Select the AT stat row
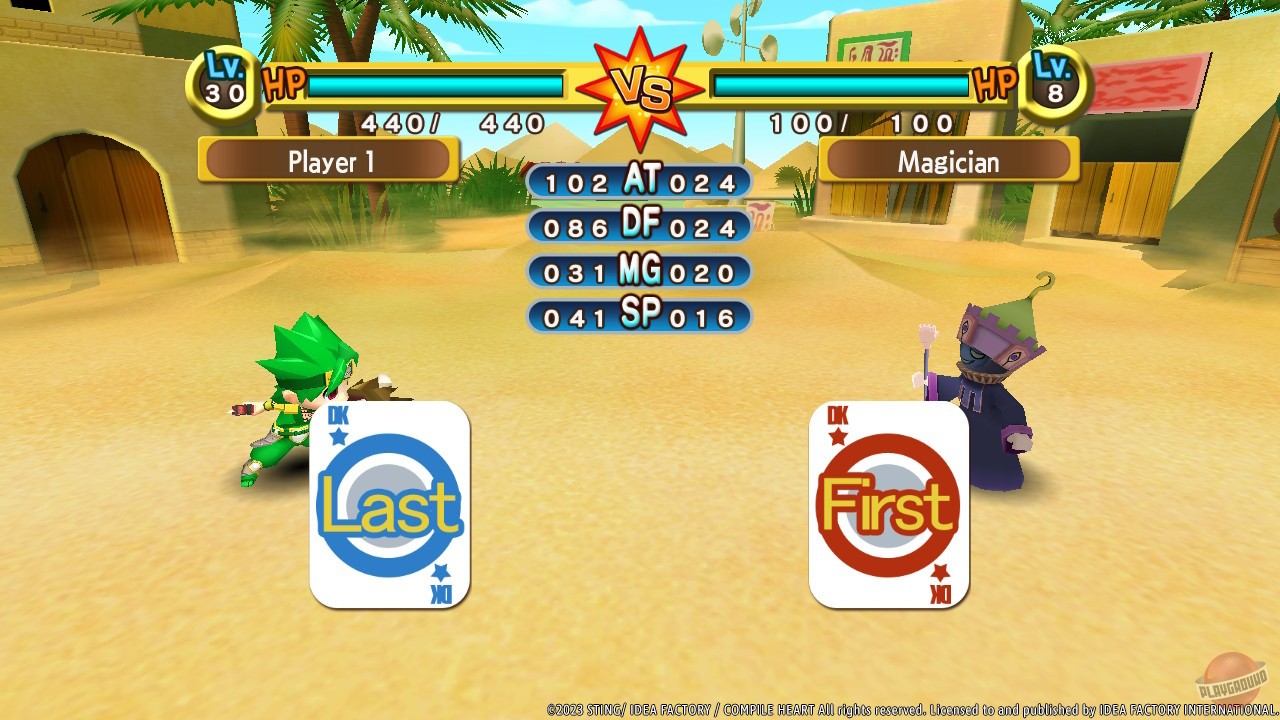 point(638,181)
